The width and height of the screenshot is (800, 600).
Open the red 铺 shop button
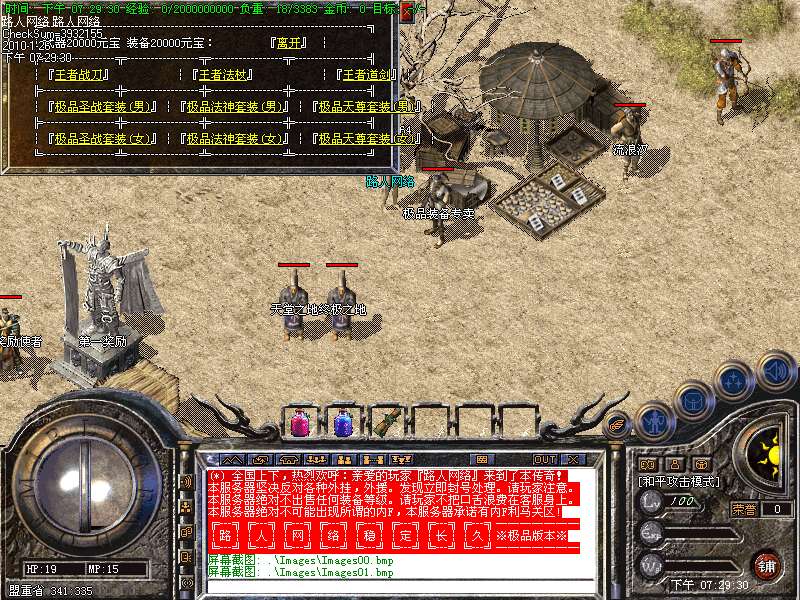[766, 565]
